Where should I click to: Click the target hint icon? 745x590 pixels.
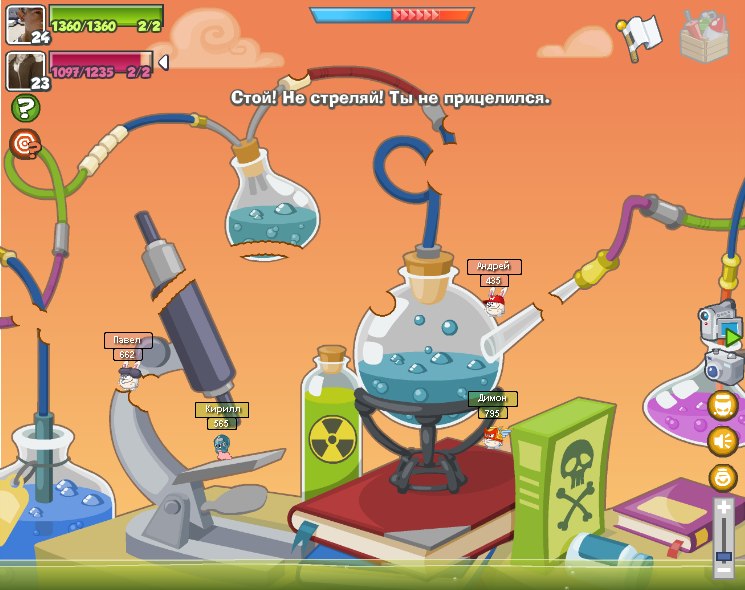[x=25, y=144]
